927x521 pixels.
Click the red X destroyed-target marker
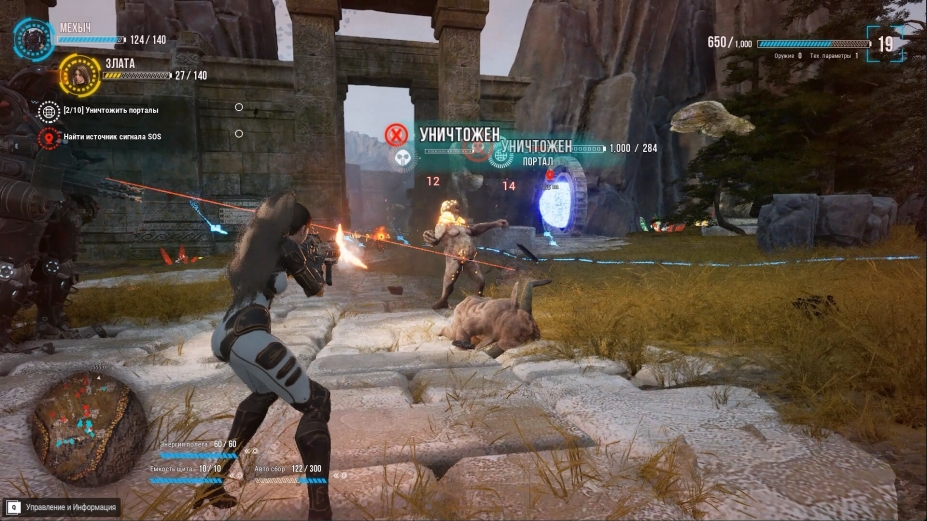(398, 134)
